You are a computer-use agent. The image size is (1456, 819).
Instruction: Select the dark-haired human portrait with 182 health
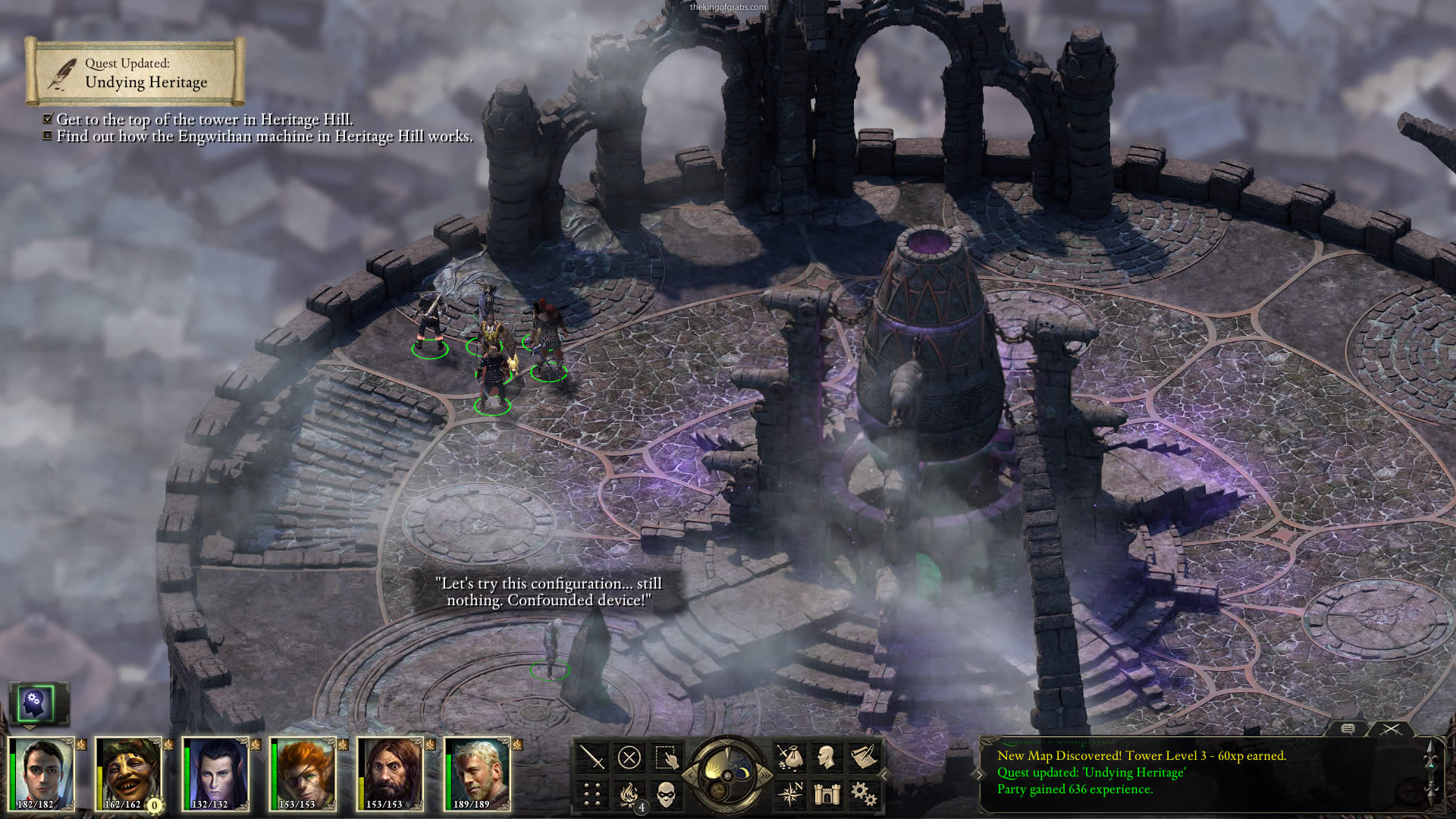point(42,773)
